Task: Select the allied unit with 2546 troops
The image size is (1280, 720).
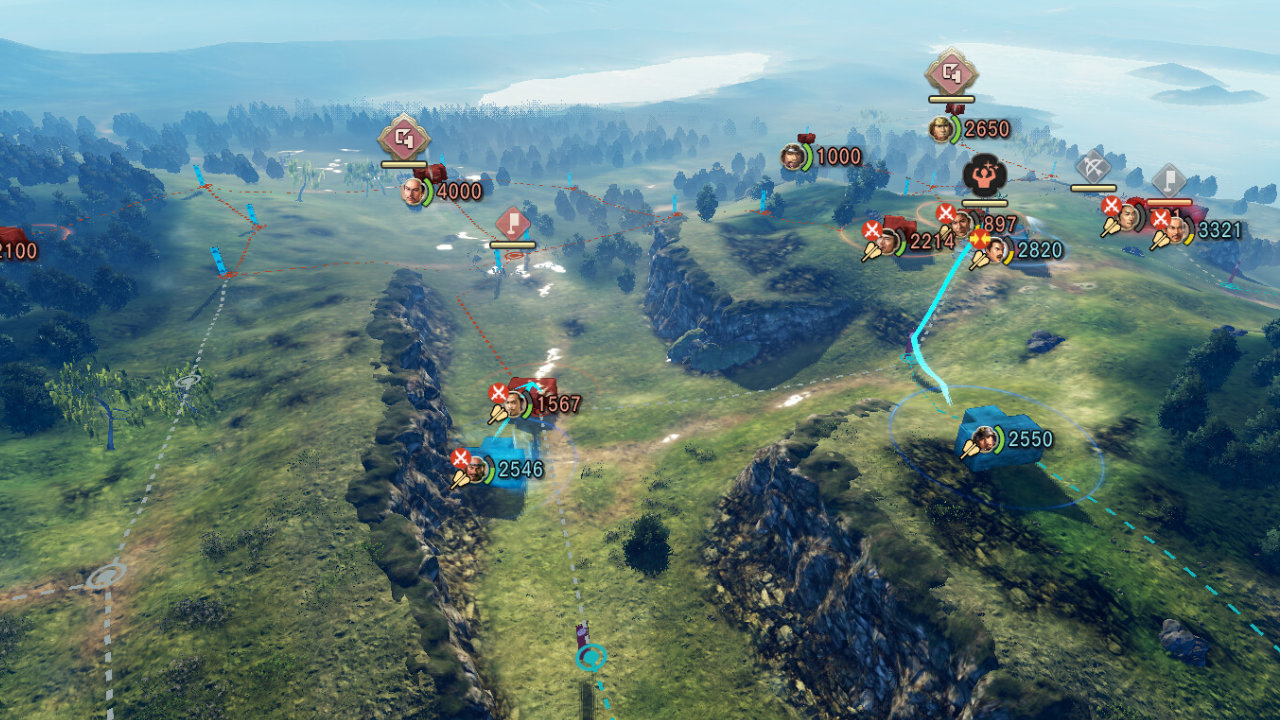Action: coord(475,469)
